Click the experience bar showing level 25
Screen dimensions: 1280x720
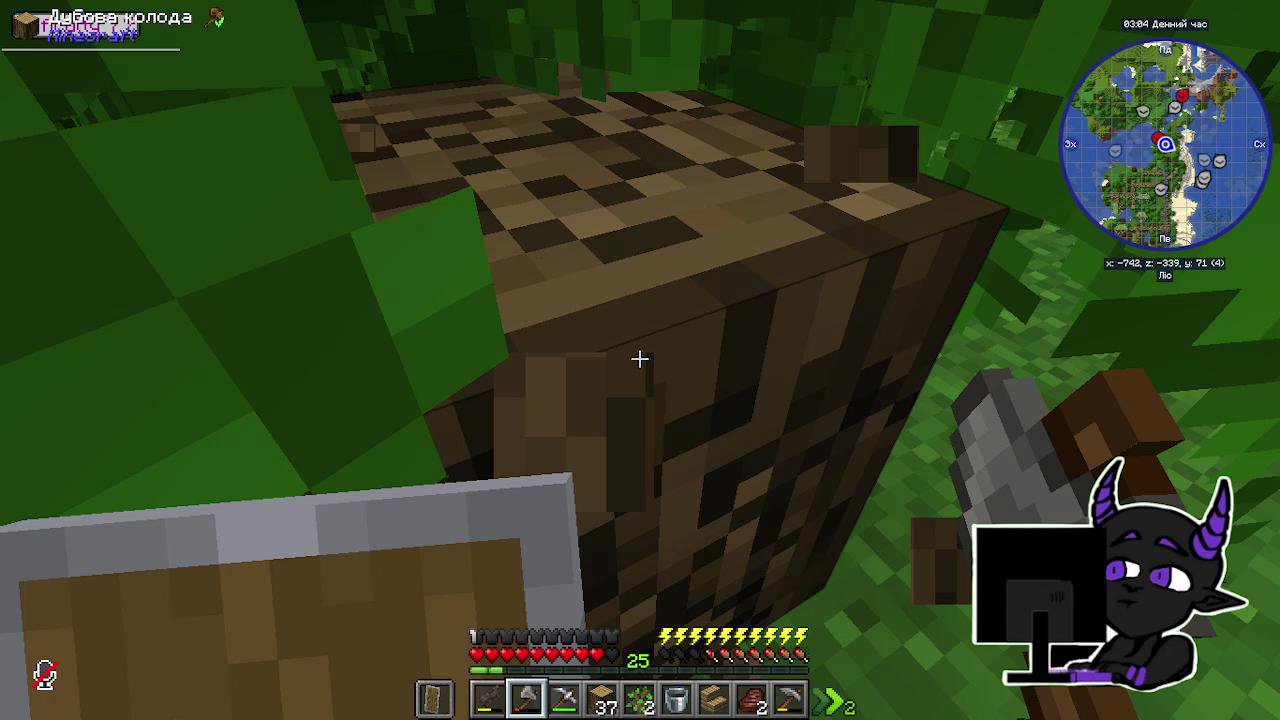coord(640,660)
